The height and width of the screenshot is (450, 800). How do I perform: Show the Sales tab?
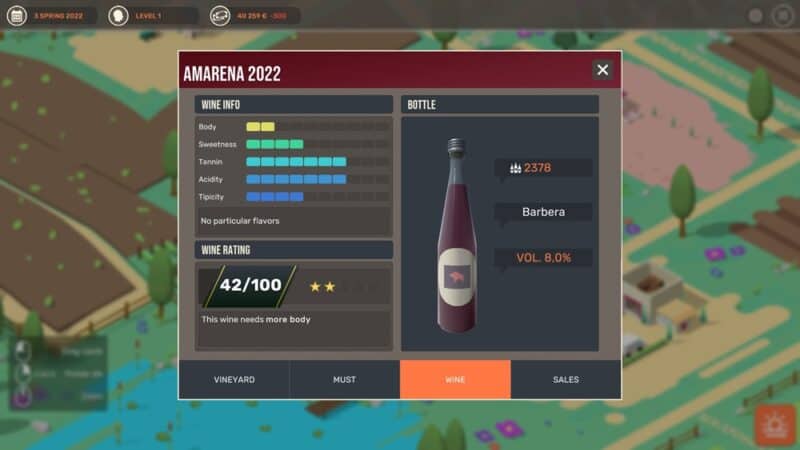coord(566,380)
